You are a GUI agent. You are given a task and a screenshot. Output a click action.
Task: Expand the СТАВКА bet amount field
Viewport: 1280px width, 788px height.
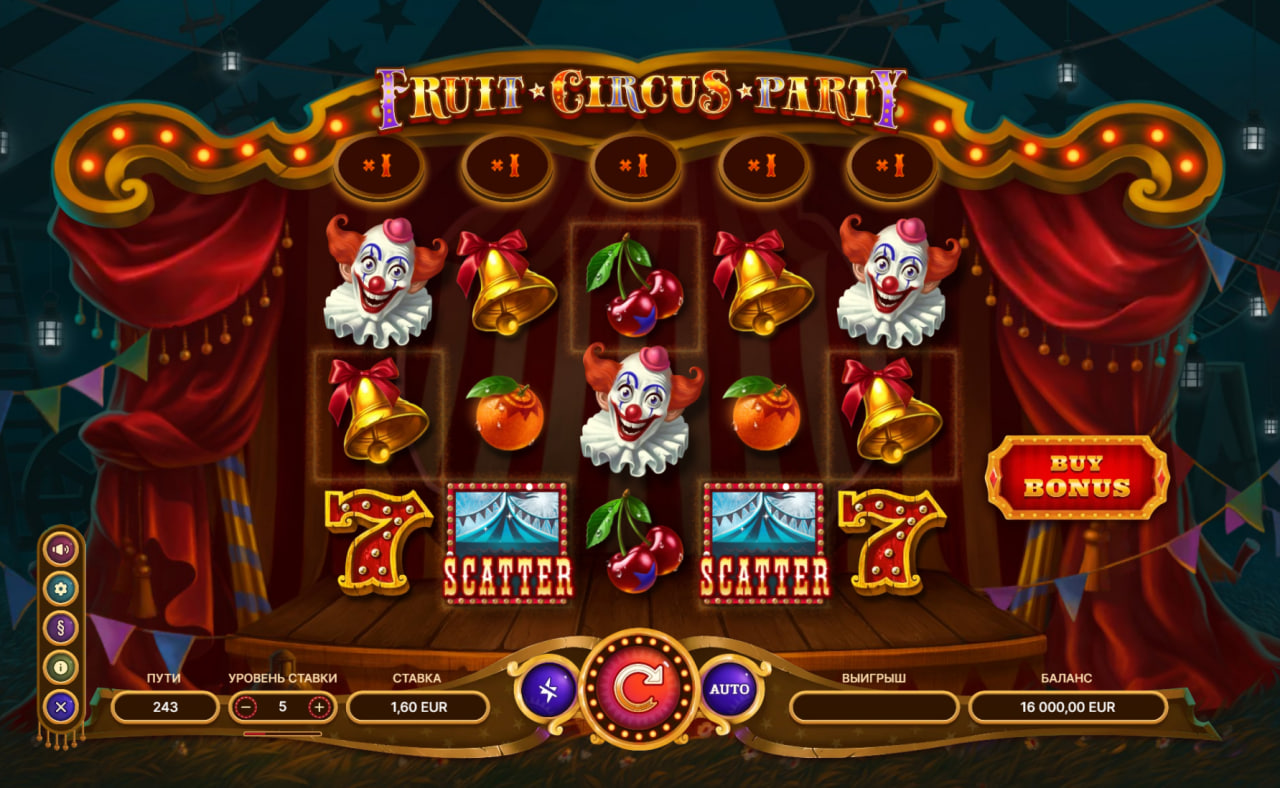(x=416, y=706)
